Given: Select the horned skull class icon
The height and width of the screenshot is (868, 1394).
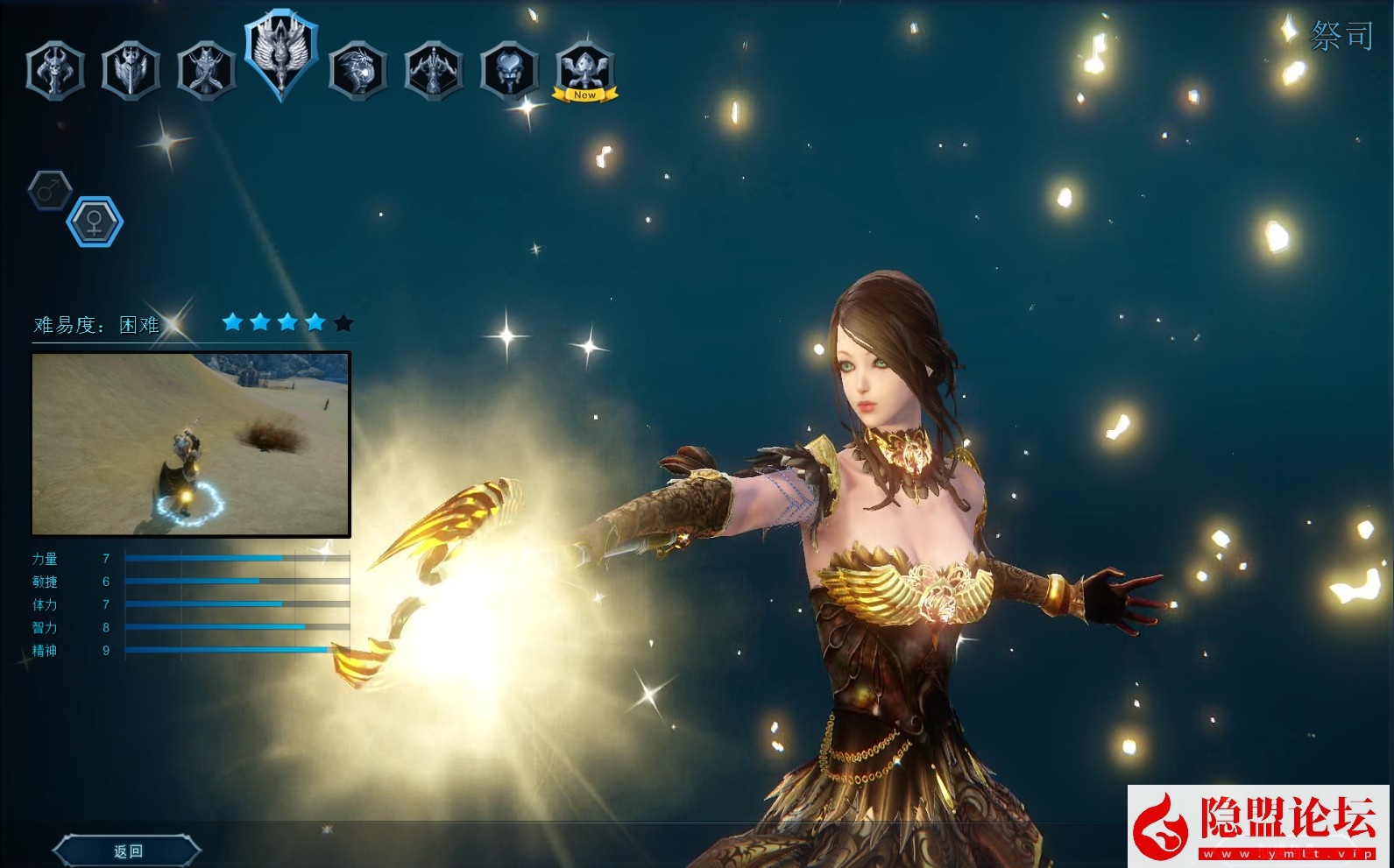Looking at the screenshot, I should [x=55, y=70].
